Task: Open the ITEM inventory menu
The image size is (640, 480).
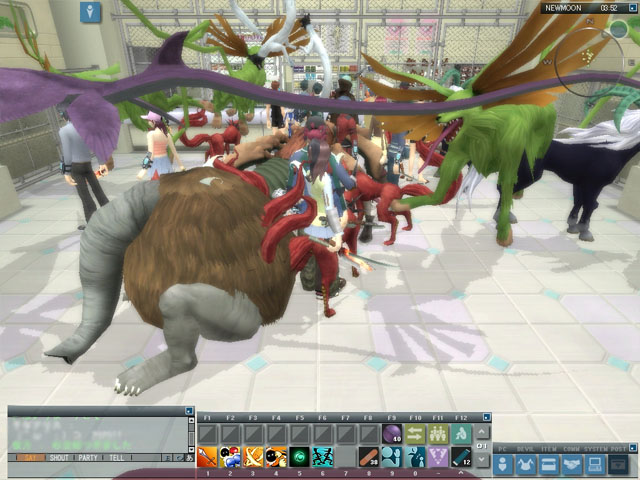Action: point(550,464)
